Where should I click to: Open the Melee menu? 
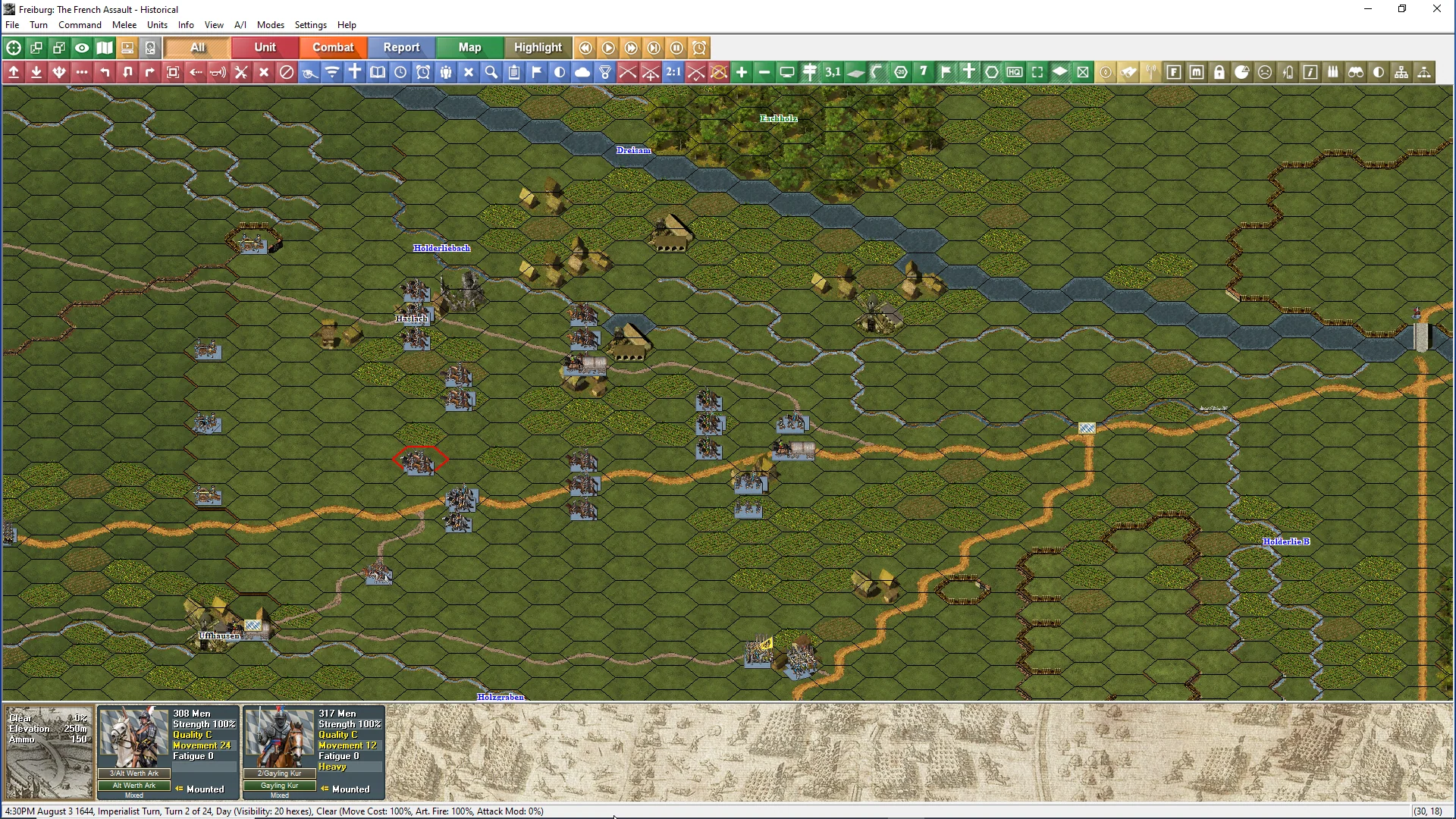pos(124,25)
